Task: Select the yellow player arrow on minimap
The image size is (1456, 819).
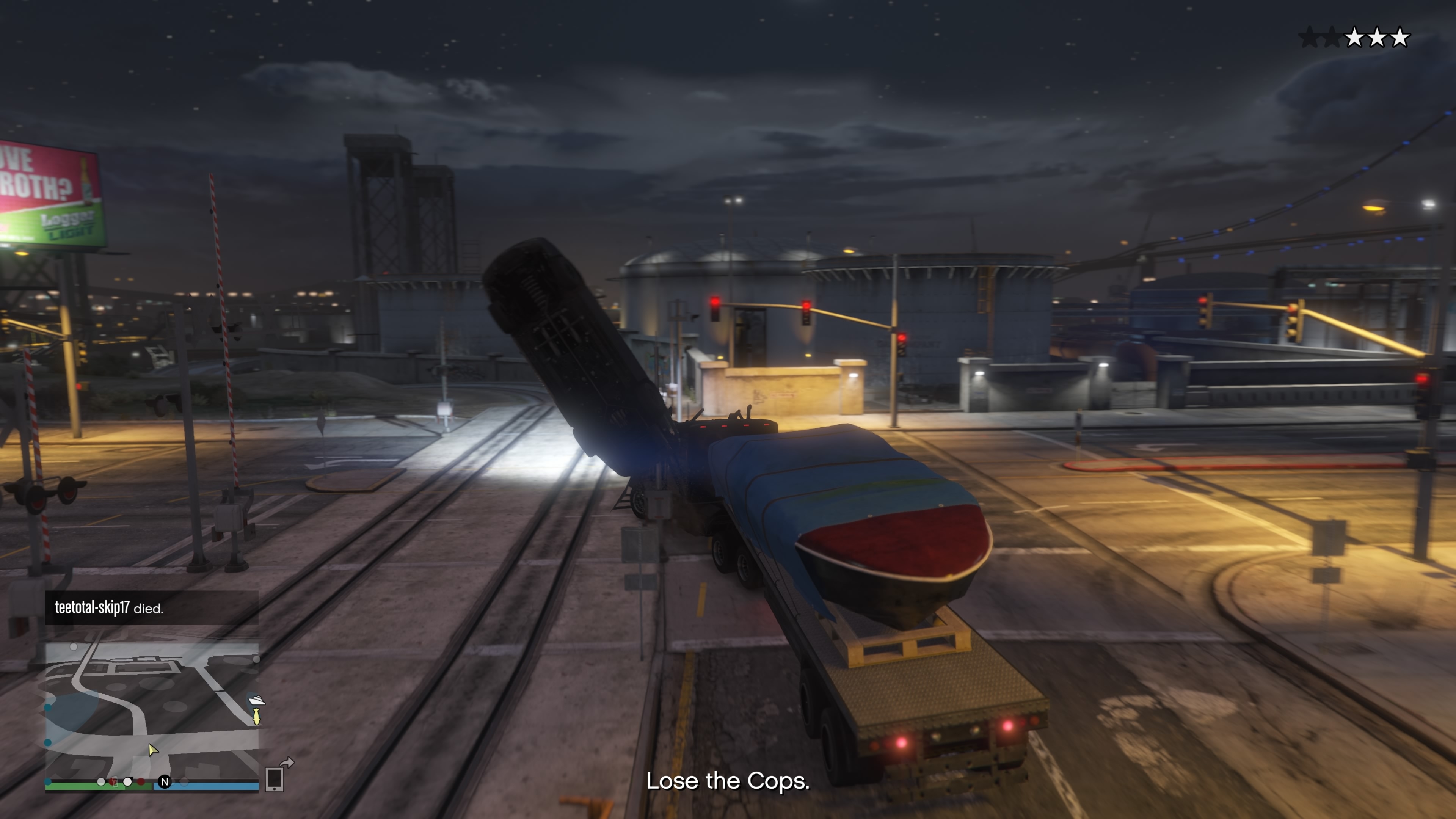Action: [152, 750]
